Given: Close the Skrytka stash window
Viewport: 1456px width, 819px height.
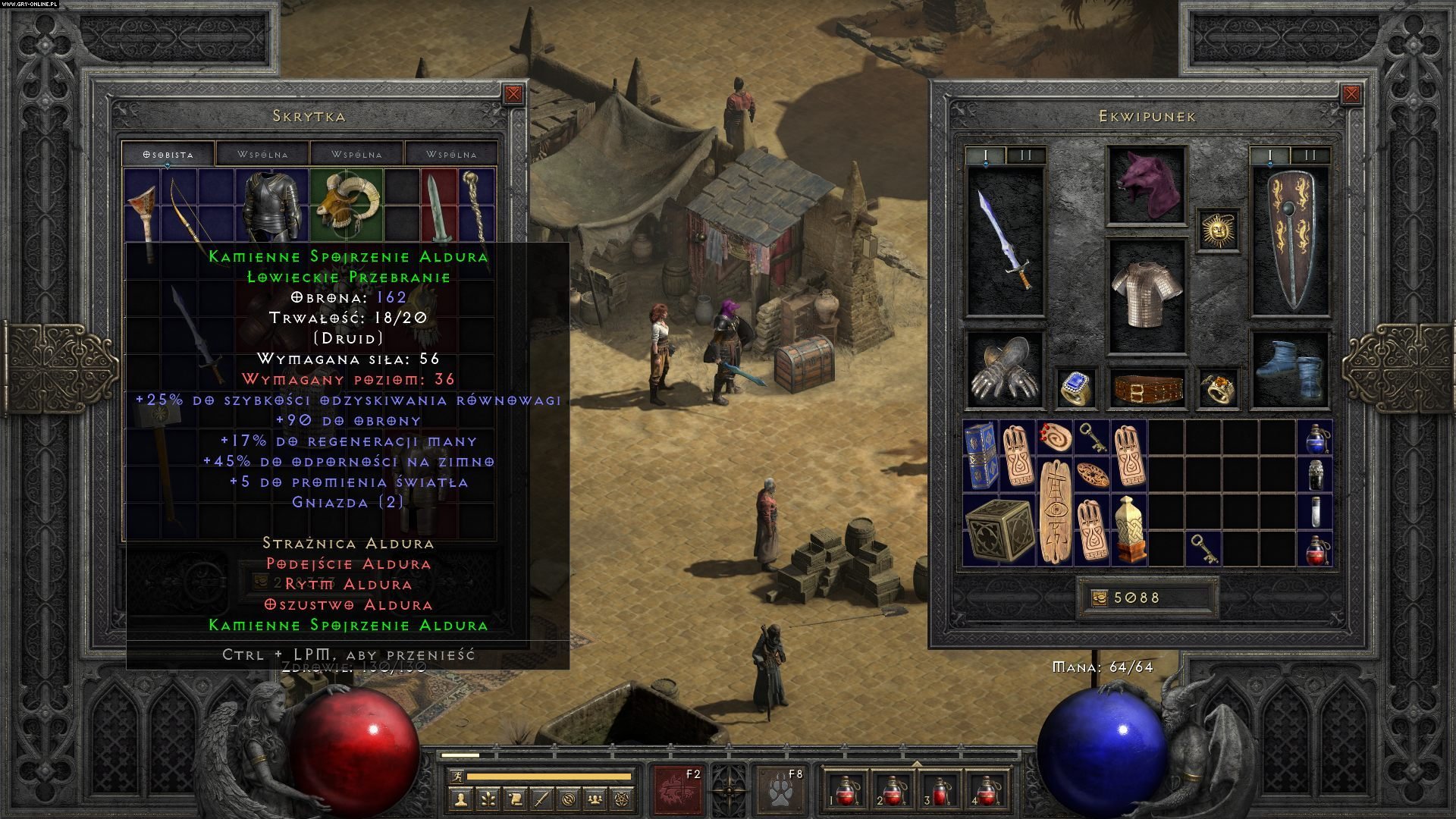Looking at the screenshot, I should [513, 94].
